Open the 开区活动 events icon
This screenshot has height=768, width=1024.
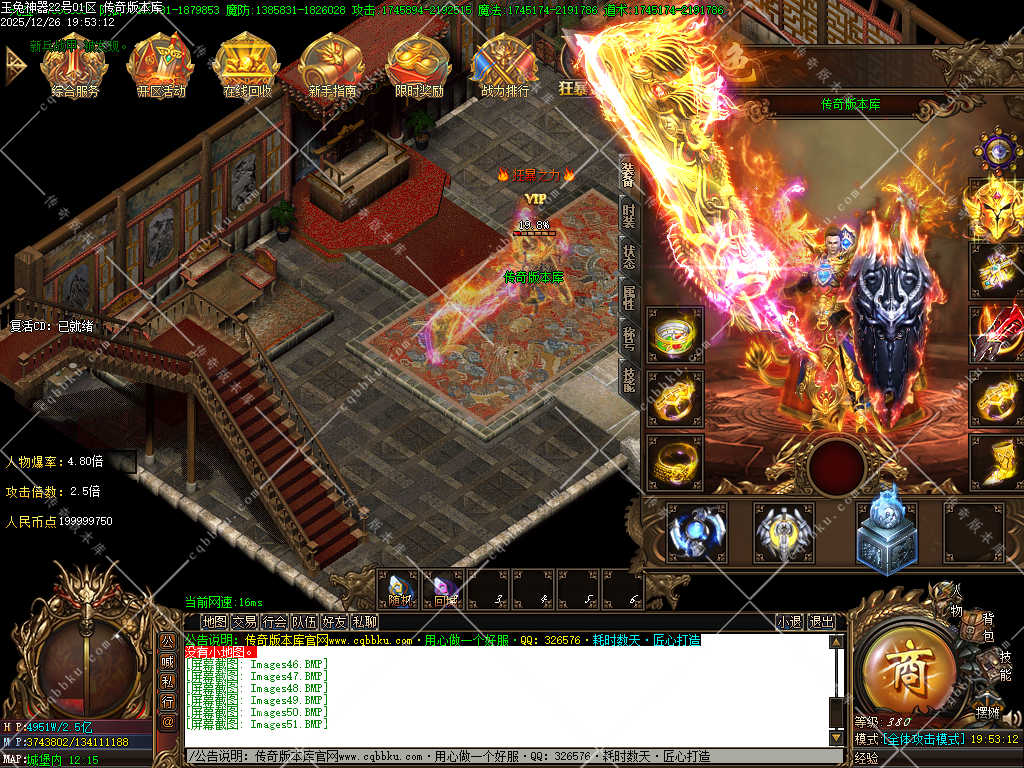click(x=160, y=63)
